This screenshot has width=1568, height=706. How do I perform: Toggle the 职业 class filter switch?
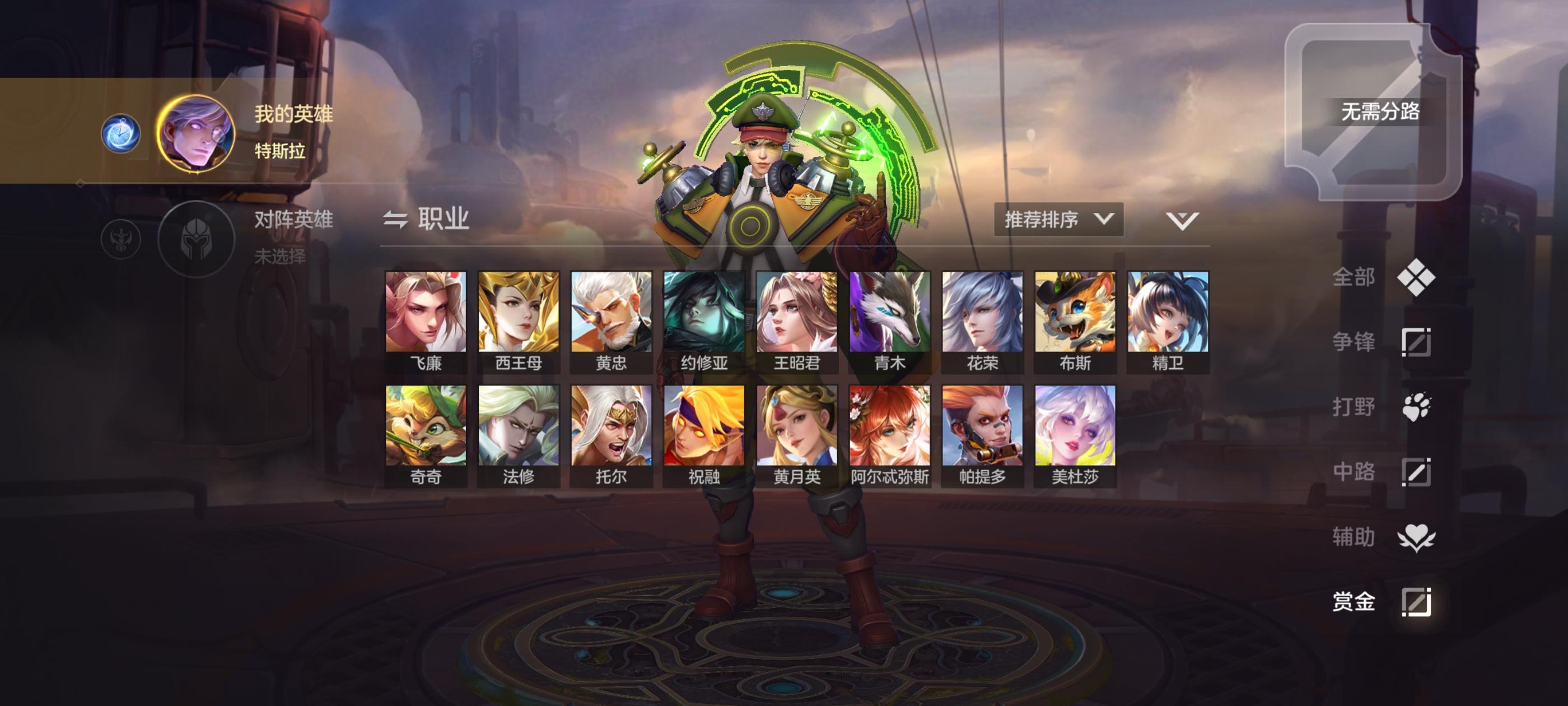(426, 219)
